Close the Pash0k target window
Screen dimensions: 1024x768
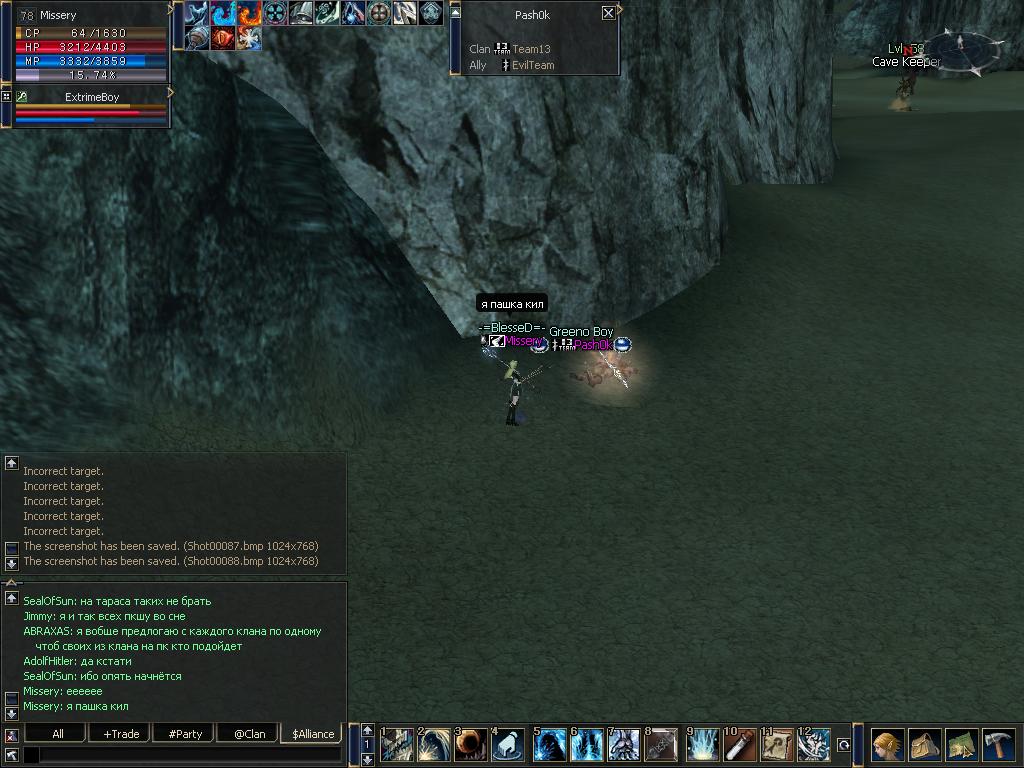click(608, 14)
